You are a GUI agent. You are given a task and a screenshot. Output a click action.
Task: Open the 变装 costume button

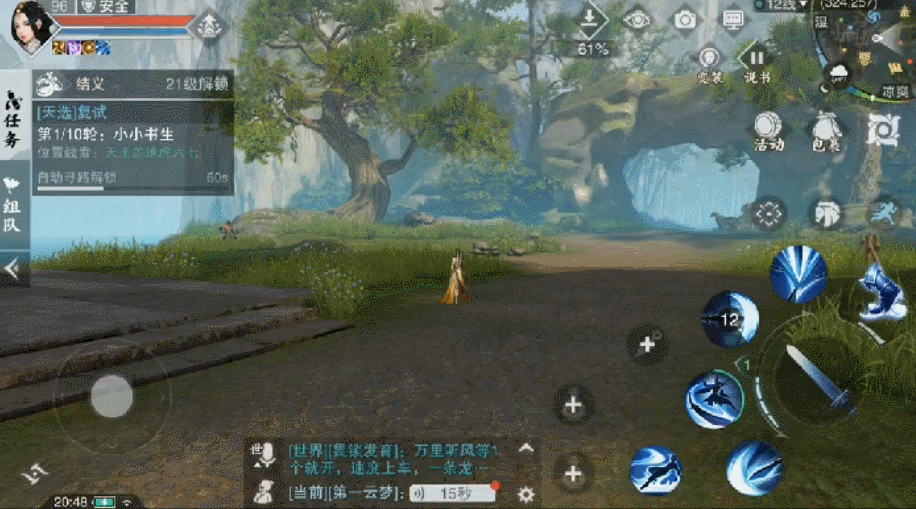tap(710, 62)
